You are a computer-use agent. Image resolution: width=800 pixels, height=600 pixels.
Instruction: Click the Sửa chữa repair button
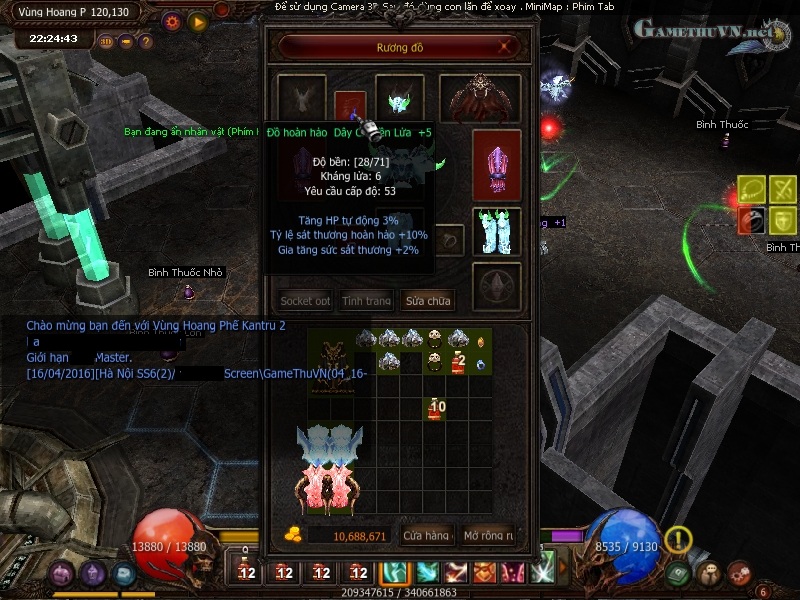(427, 300)
